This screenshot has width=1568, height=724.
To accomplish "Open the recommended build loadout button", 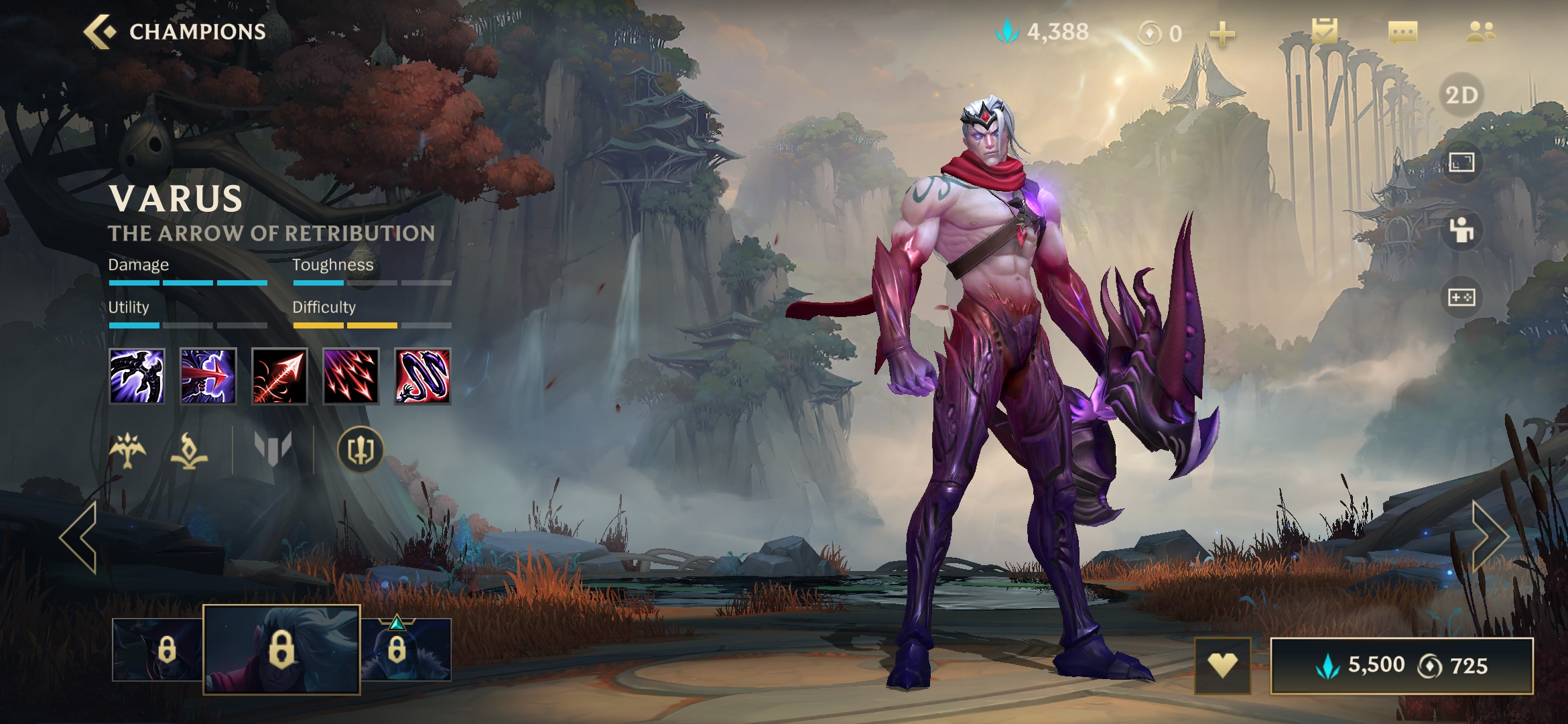I will [x=361, y=450].
